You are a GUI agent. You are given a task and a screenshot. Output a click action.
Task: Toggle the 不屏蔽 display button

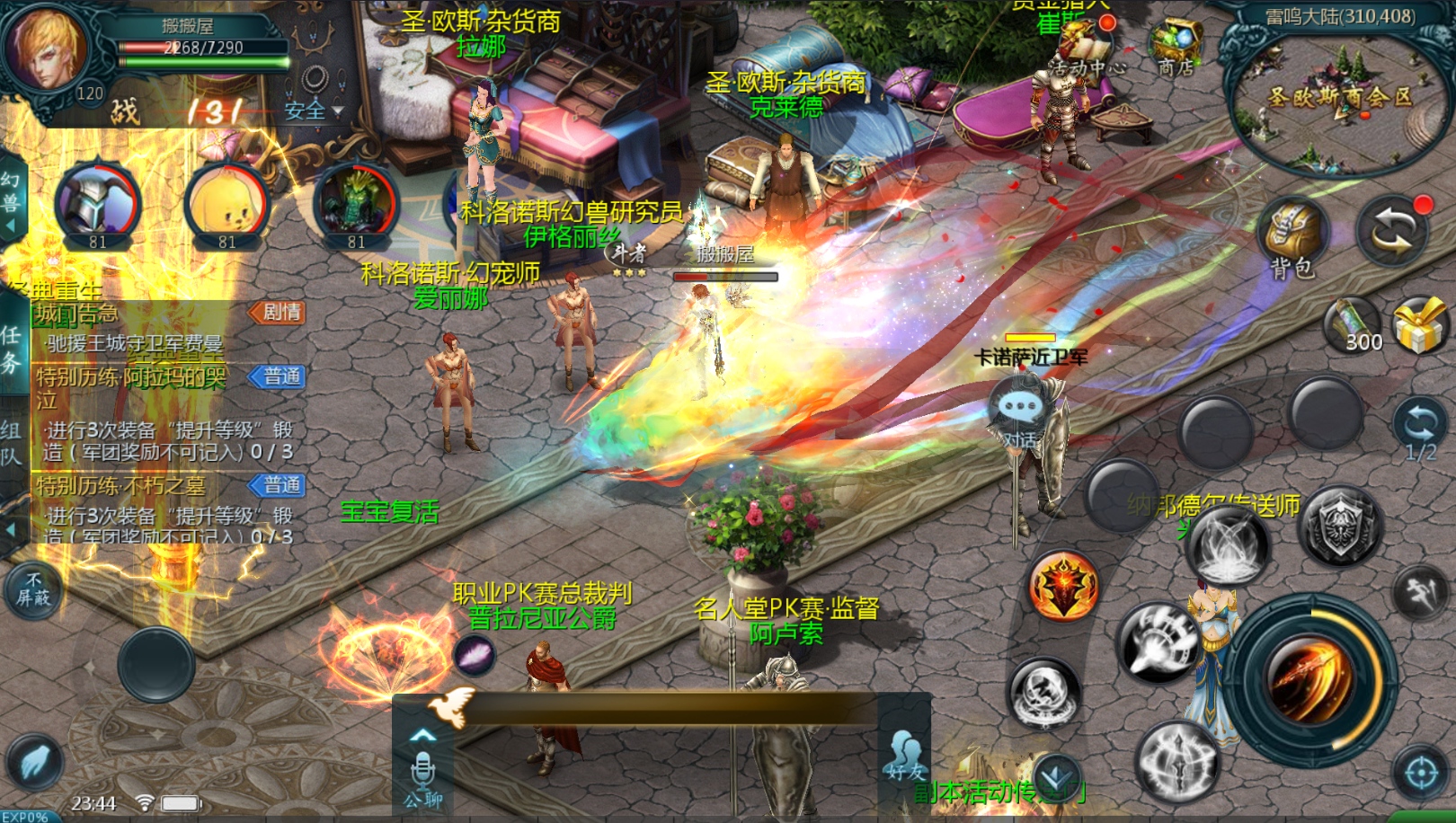33,589
